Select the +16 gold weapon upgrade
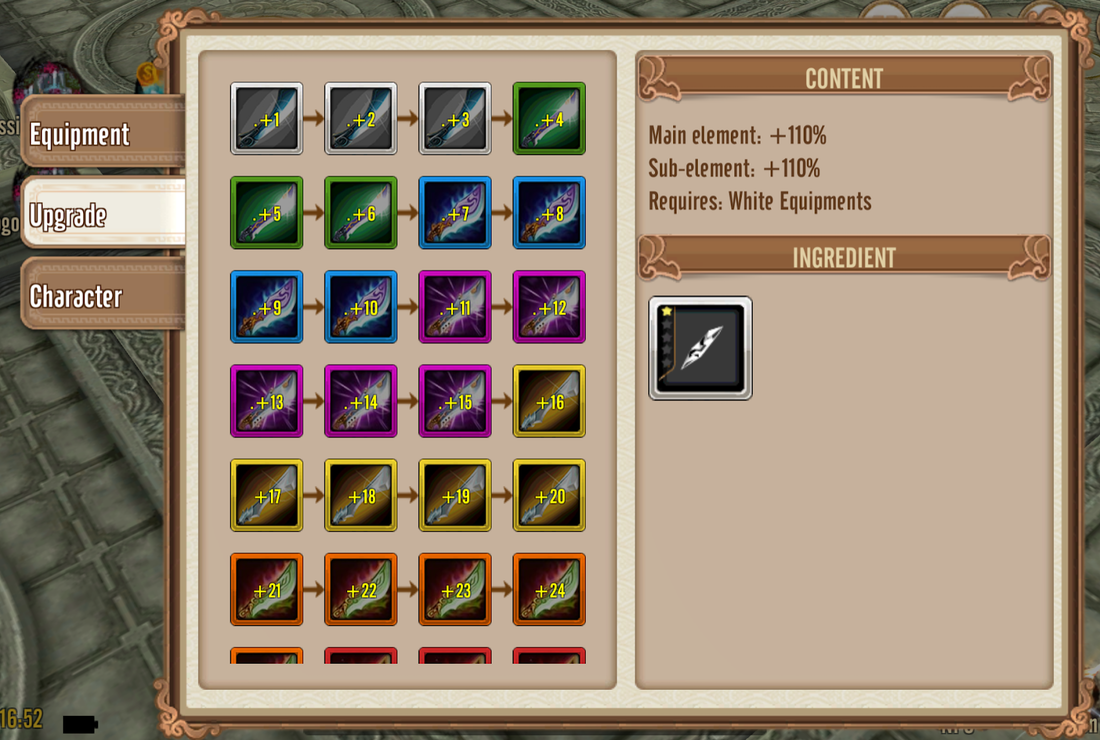This screenshot has width=1100, height=740. tap(549, 400)
